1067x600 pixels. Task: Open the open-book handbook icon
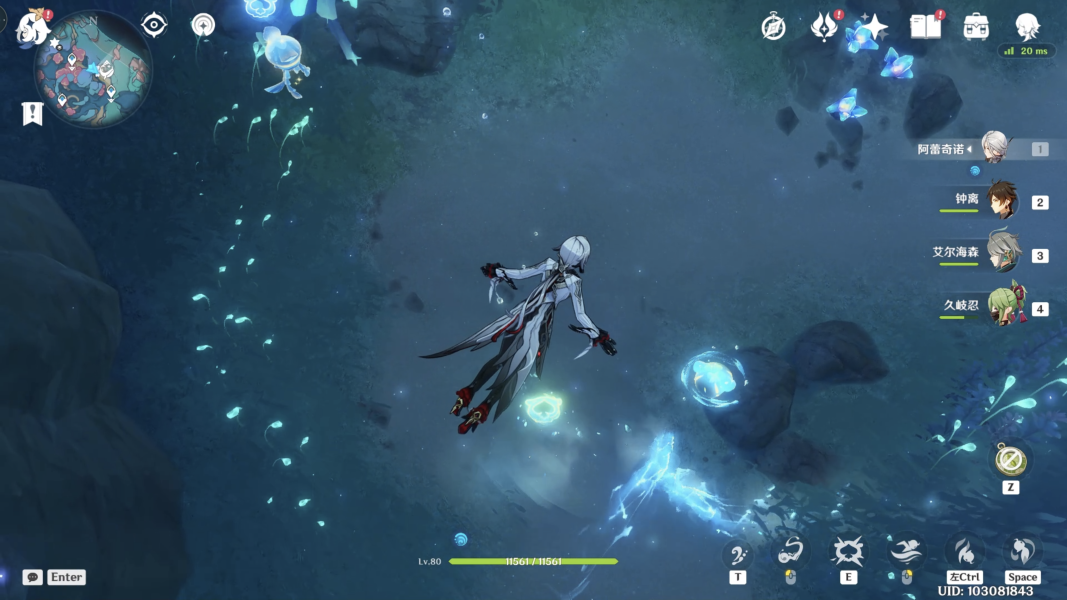[925, 27]
